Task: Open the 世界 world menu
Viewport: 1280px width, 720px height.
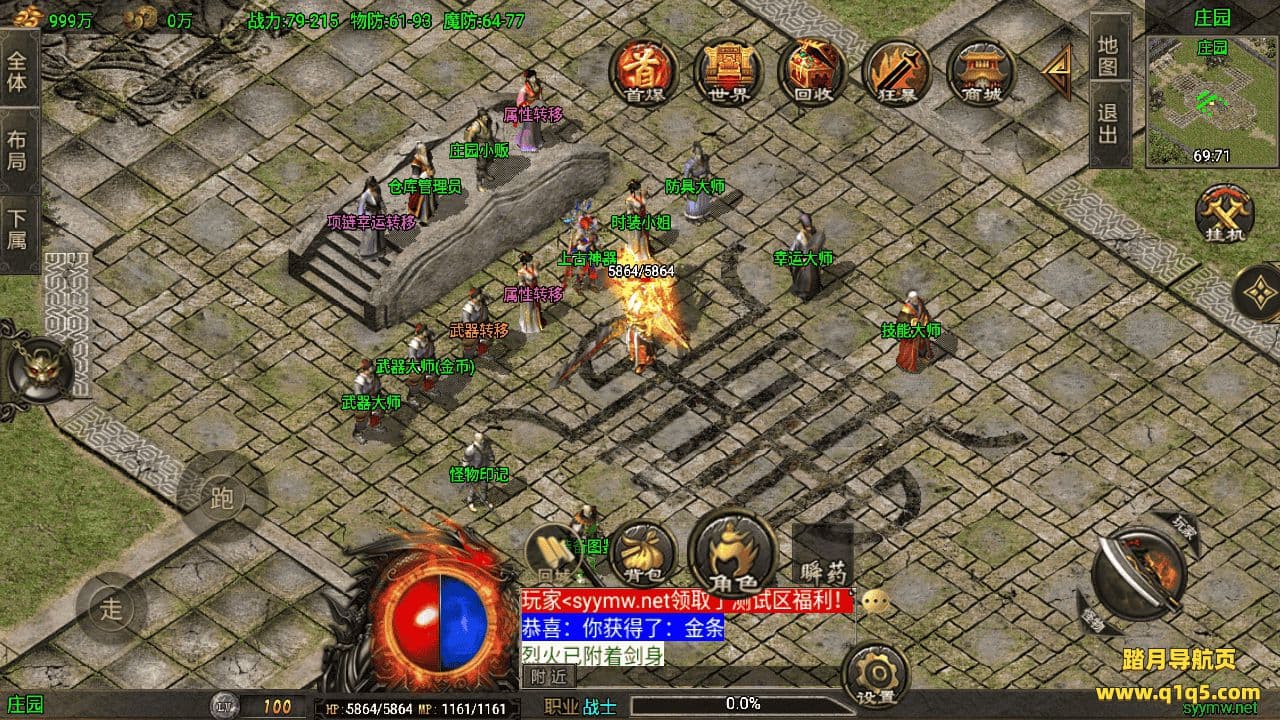Action: click(x=729, y=71)
